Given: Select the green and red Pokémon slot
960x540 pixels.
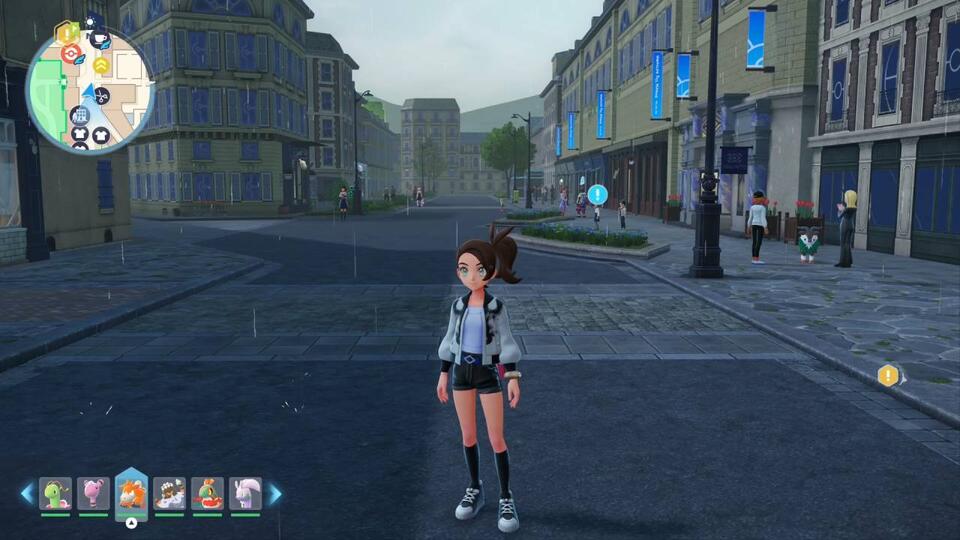Looking at the screenshot, I should click(x=207, y=493).
